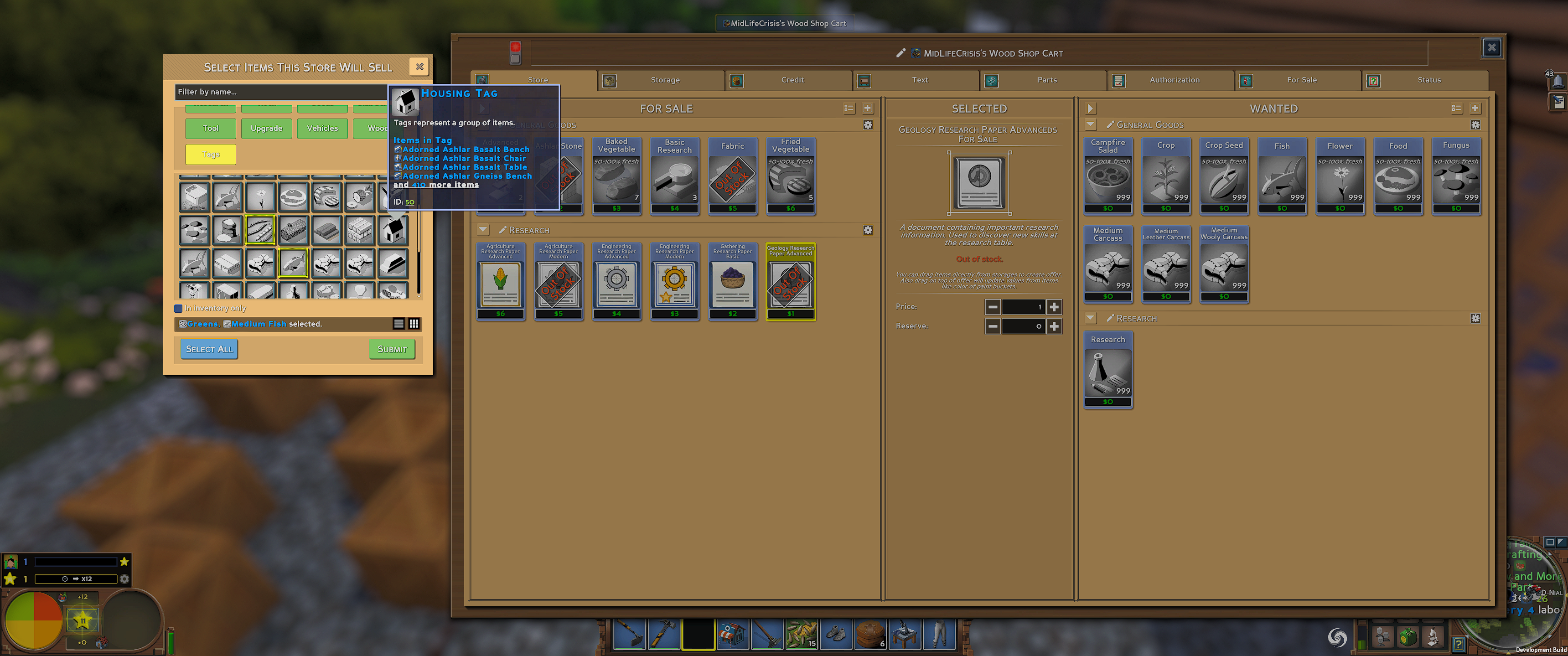
Task: Open the General Goods category settings gear
Action: click(x=868, y=125)
